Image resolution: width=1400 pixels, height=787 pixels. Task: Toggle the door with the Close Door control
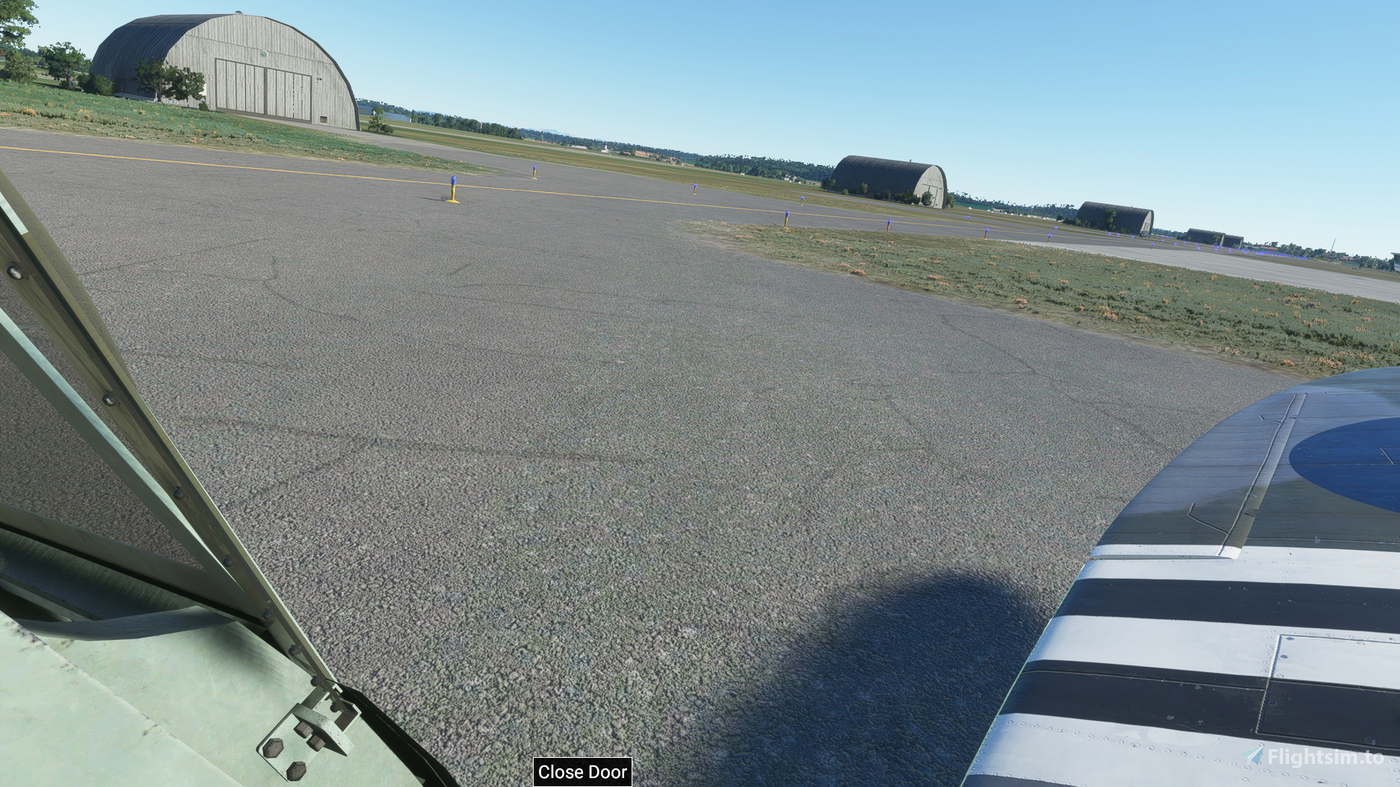point(583,772)
